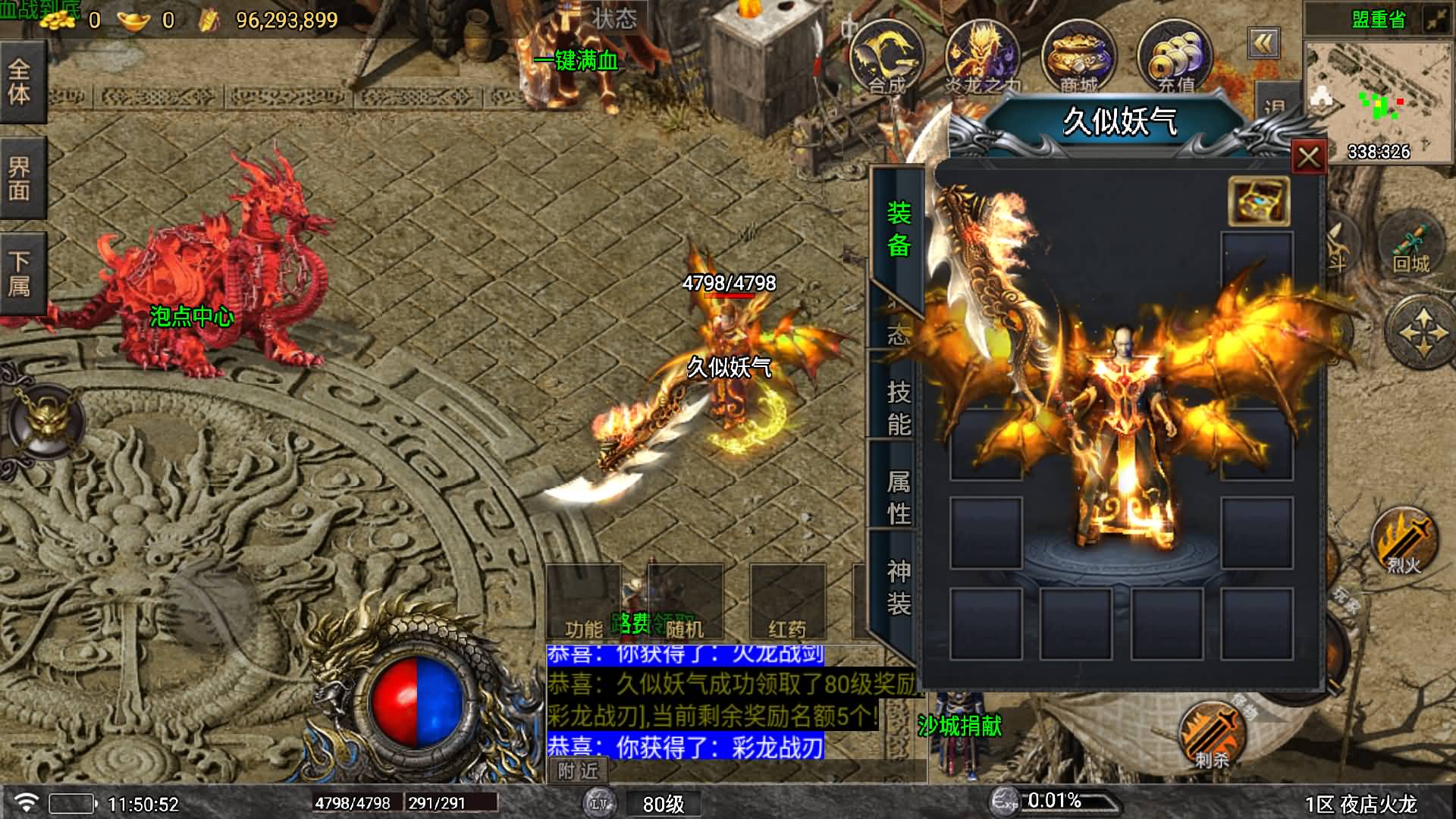Viewport: 1456px width, 819px height.
Task: Switch to the 装备 equipment tab
Action: (899, 229)
